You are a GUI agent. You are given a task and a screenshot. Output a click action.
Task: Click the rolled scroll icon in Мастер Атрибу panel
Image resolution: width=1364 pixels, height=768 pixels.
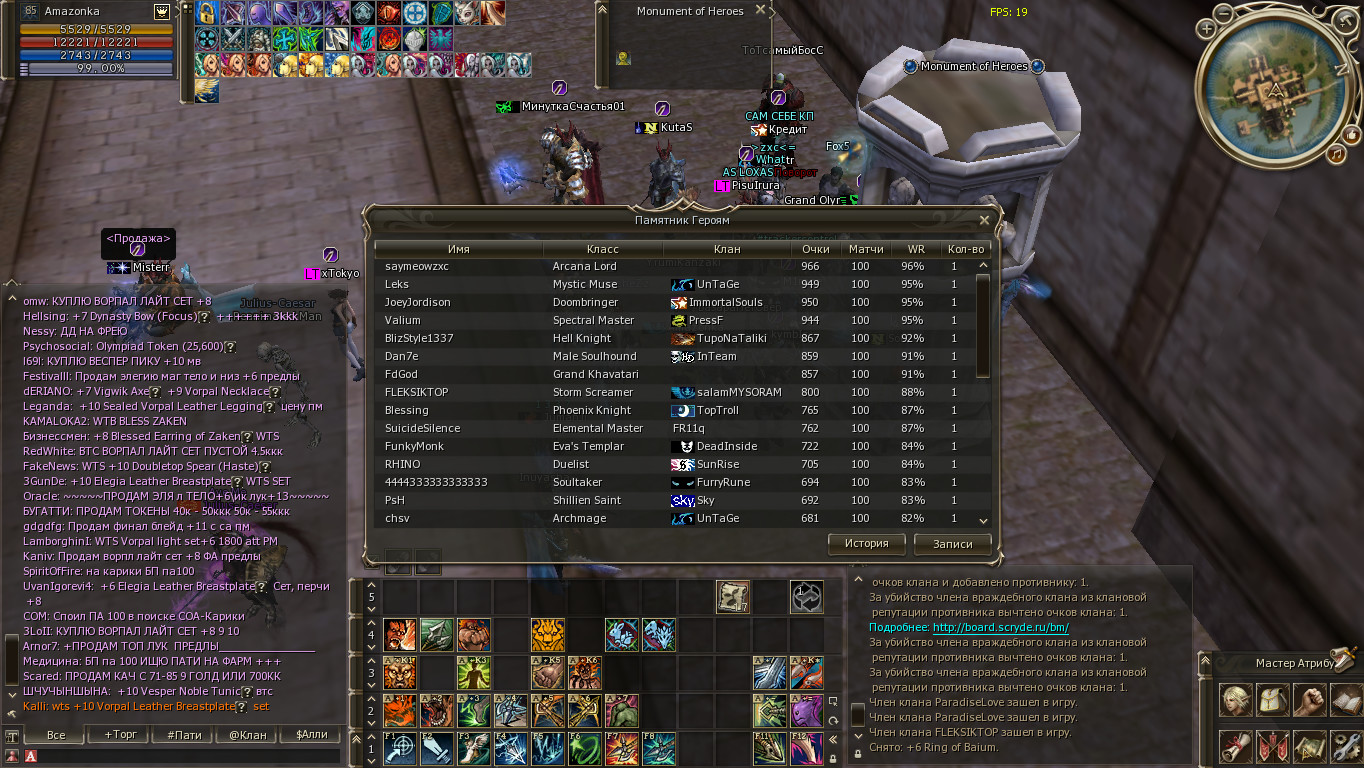pos(1235,747)
